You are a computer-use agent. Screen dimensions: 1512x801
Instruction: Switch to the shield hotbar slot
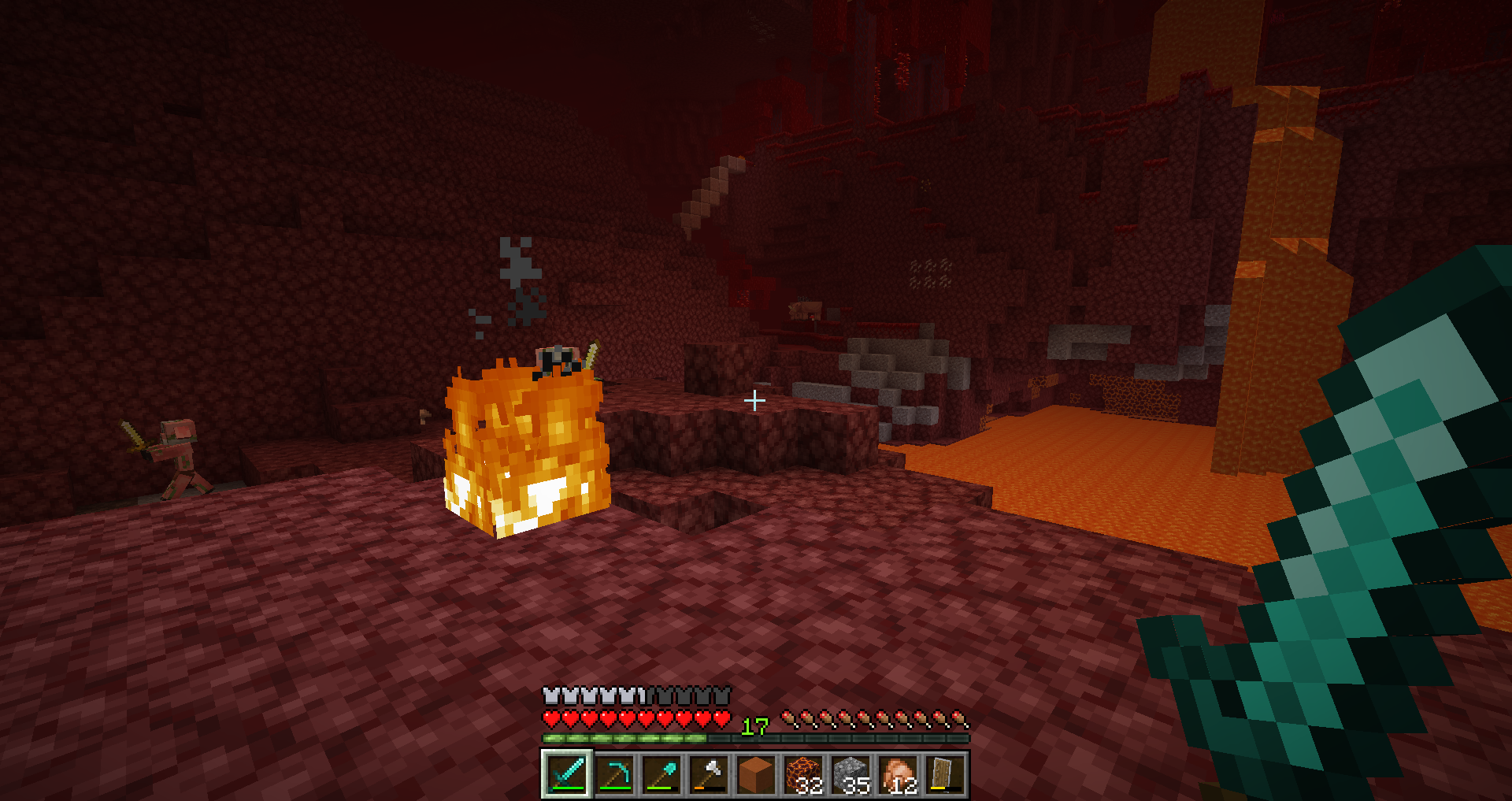tap(945, 774)
